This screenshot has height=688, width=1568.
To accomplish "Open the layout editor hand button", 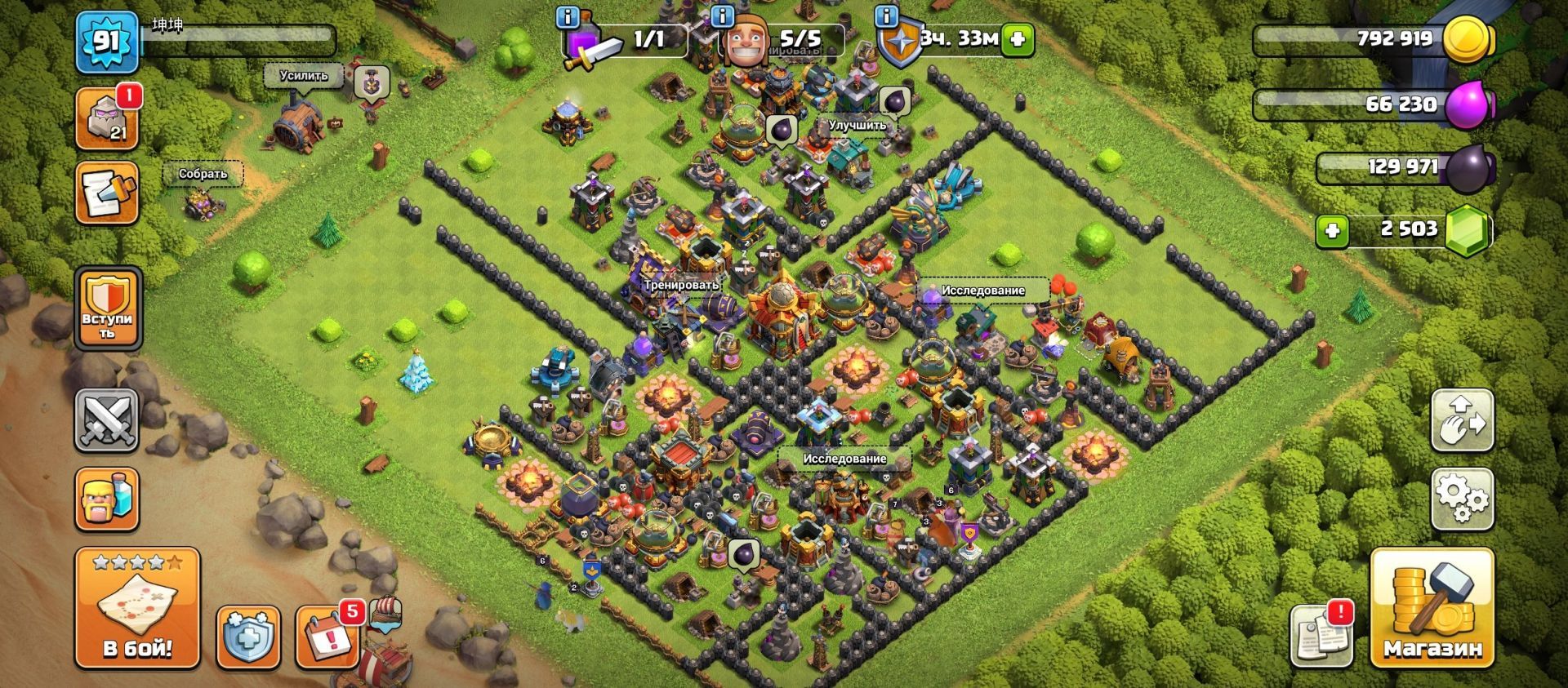I will click(1463, 420).
